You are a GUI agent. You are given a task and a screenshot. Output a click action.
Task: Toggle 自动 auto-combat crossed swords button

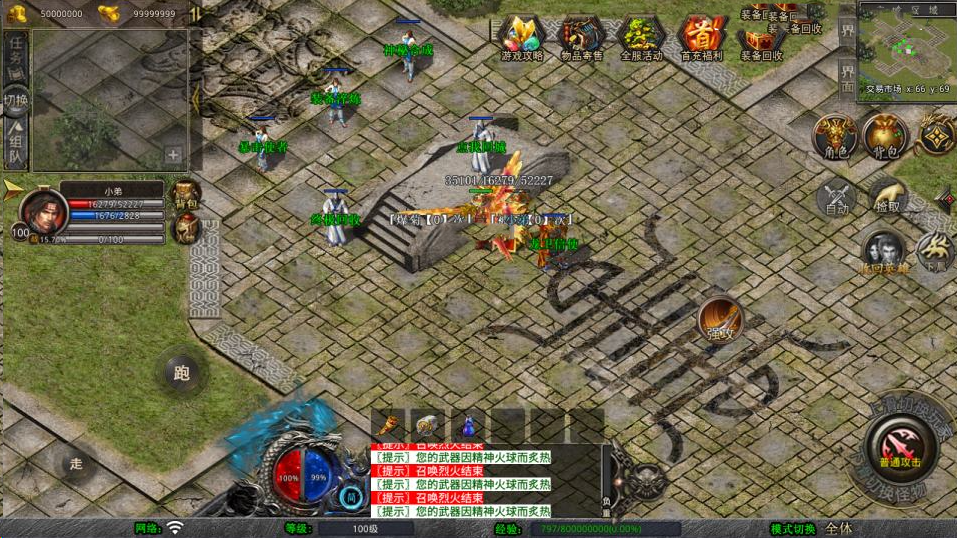pos(836,198)
